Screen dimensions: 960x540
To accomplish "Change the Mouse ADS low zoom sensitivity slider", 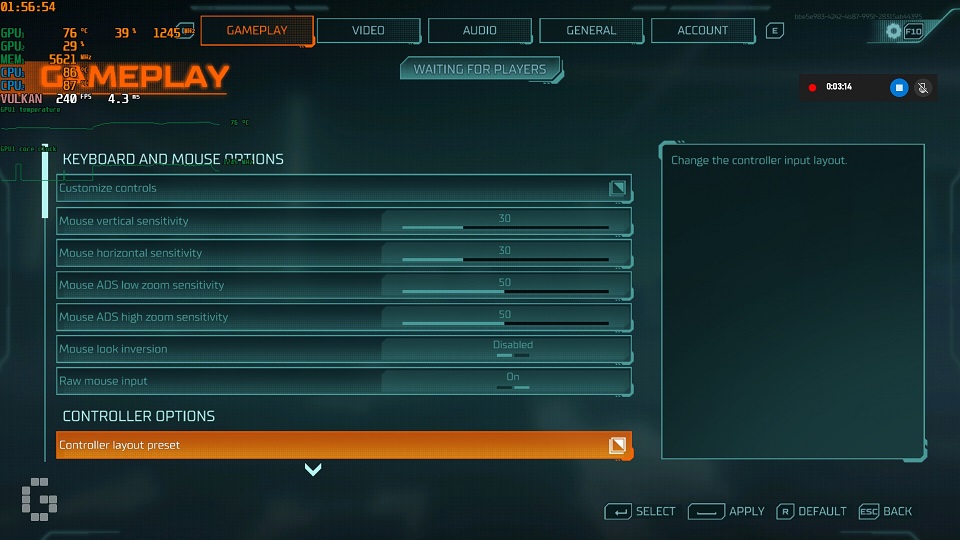I will (x=505, y=291).
